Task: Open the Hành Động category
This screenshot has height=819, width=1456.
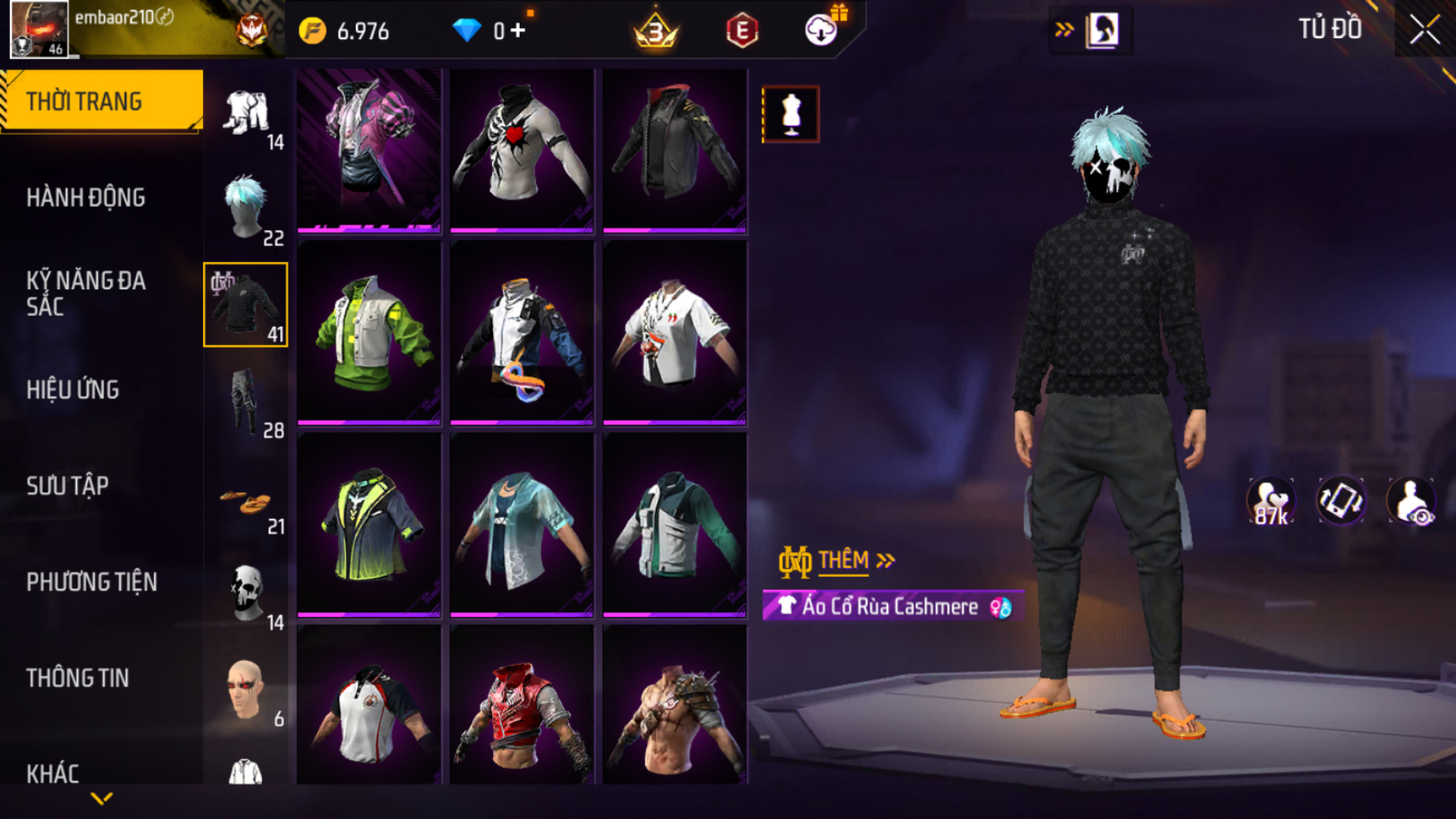Action: coord(86,198)
